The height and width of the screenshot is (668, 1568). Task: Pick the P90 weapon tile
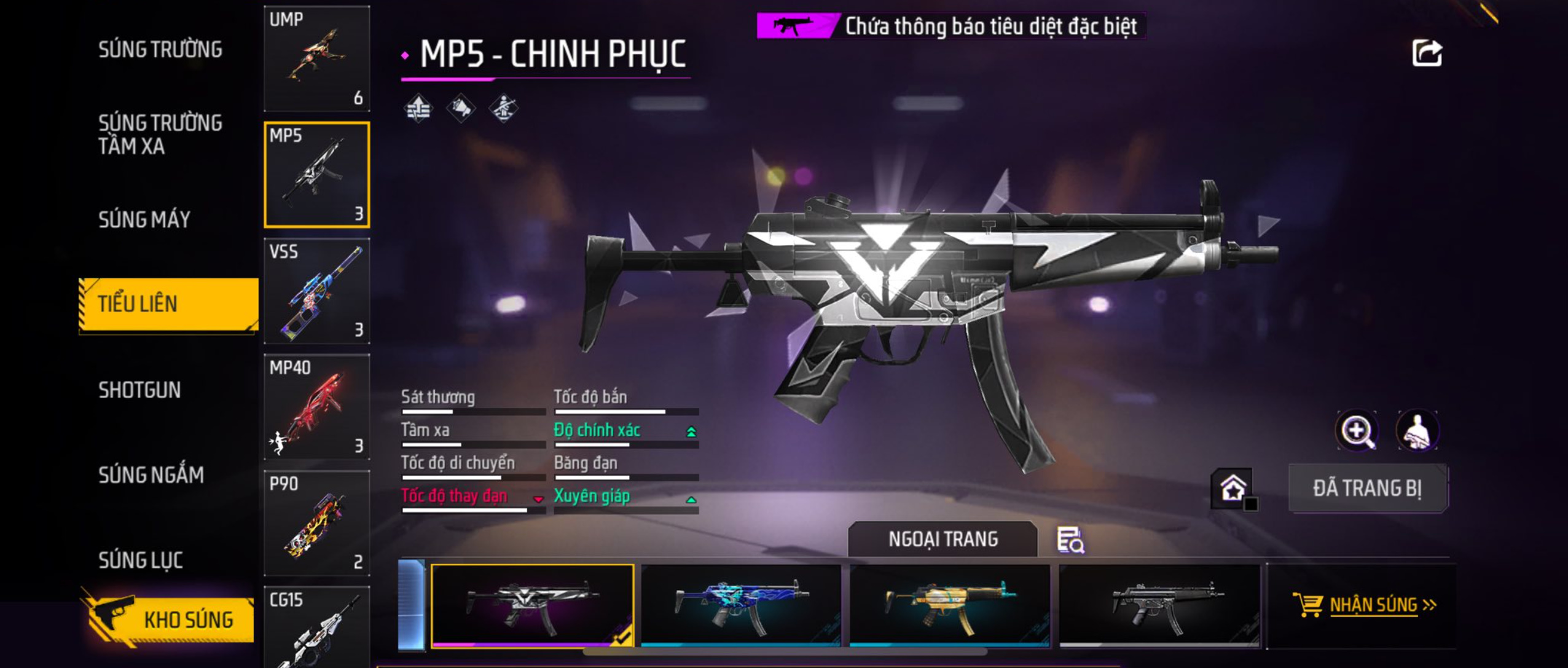pyautogui.click(x=317, y=523)
